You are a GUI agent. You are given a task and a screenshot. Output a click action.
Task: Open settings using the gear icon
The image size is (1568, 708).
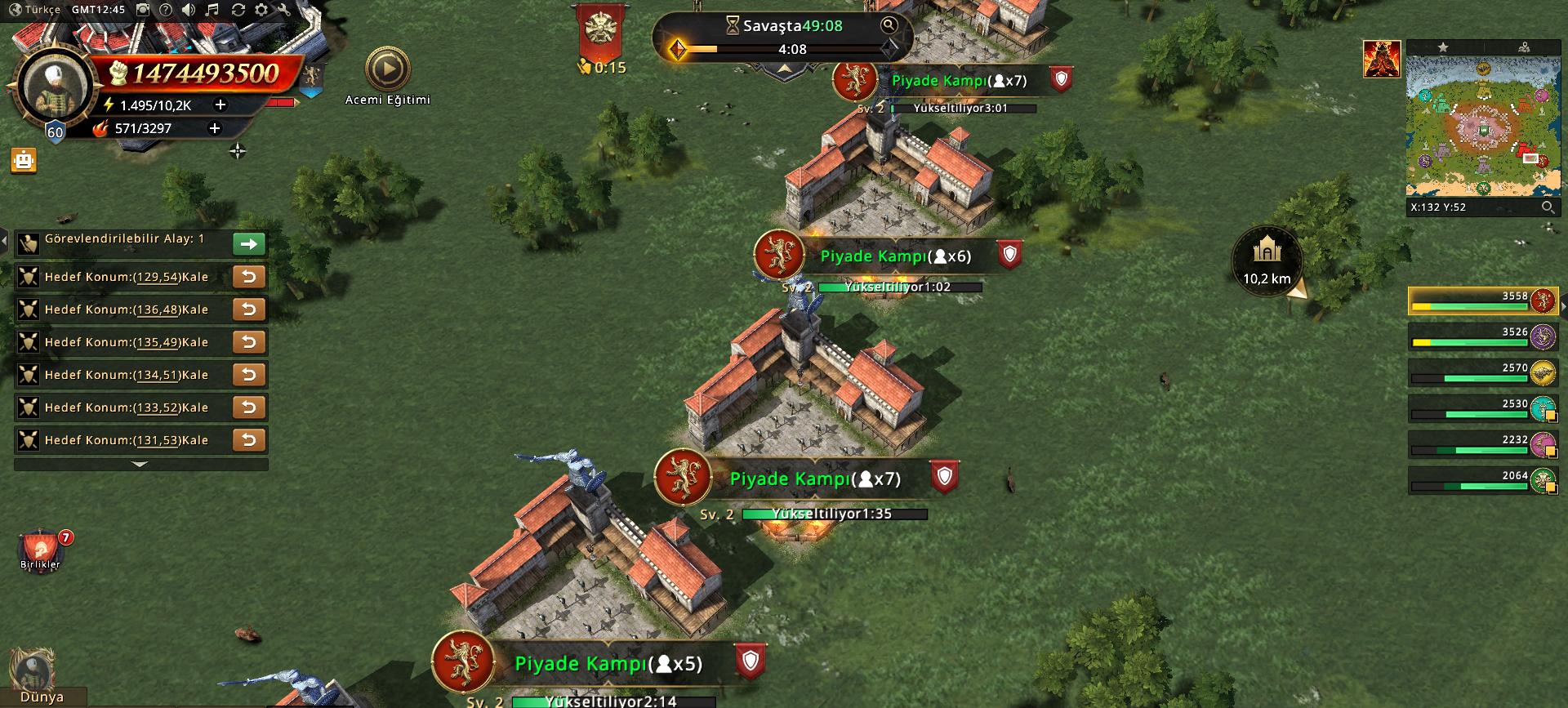[x=261, y=10]
